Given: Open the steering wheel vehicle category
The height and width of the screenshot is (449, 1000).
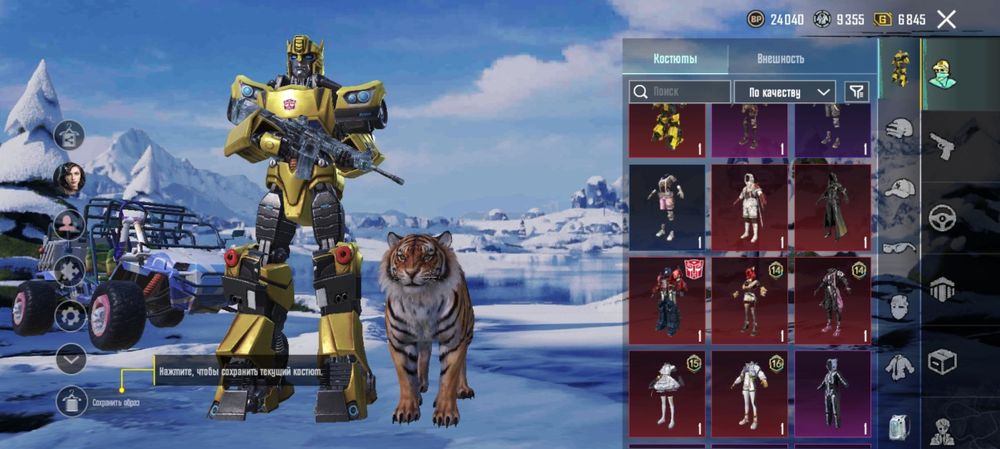Looking at the screenshot, I should pos(942,217).
